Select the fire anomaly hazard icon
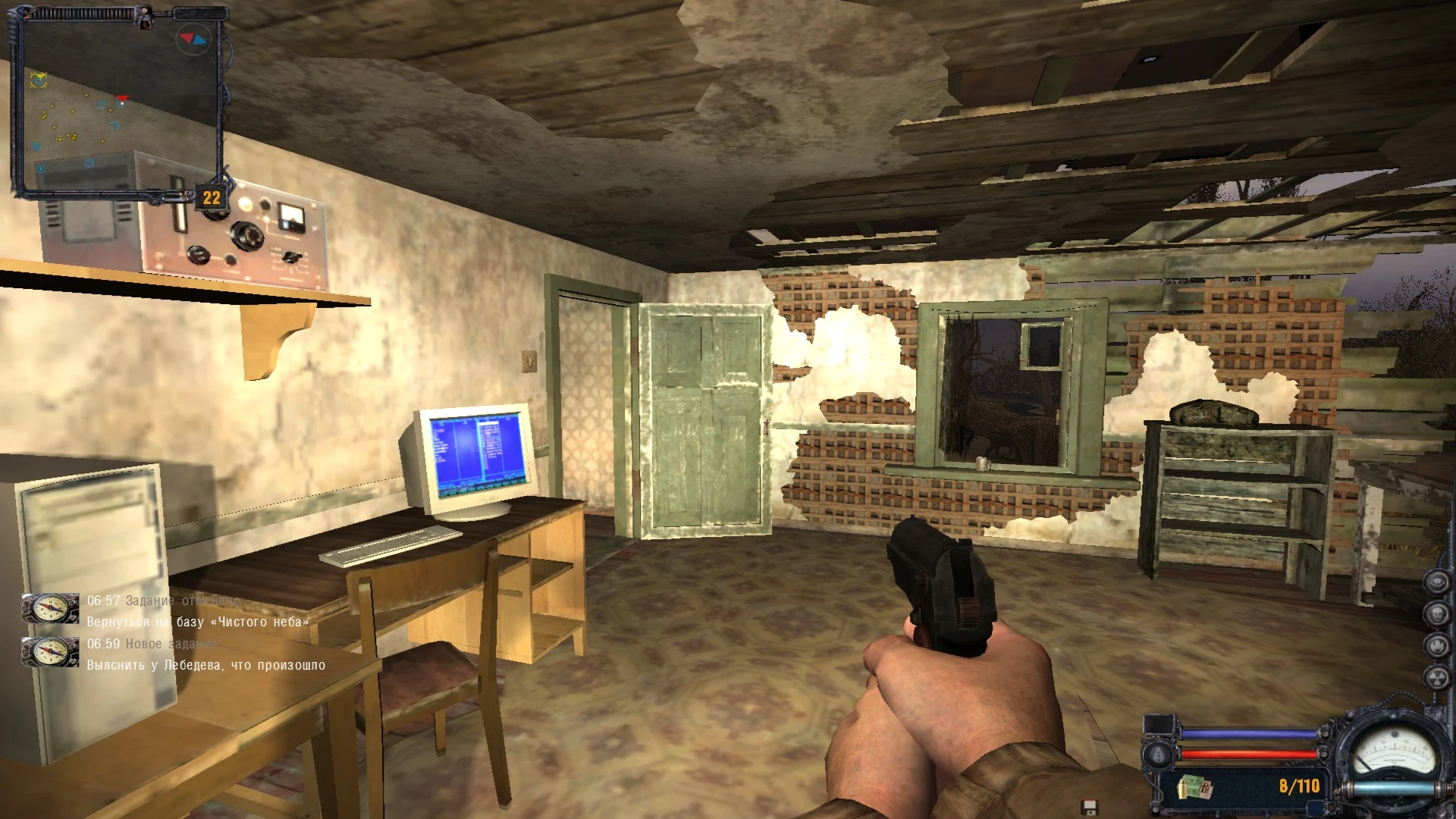Viewport: 1456px width, 819px height. pos(1439,645)
